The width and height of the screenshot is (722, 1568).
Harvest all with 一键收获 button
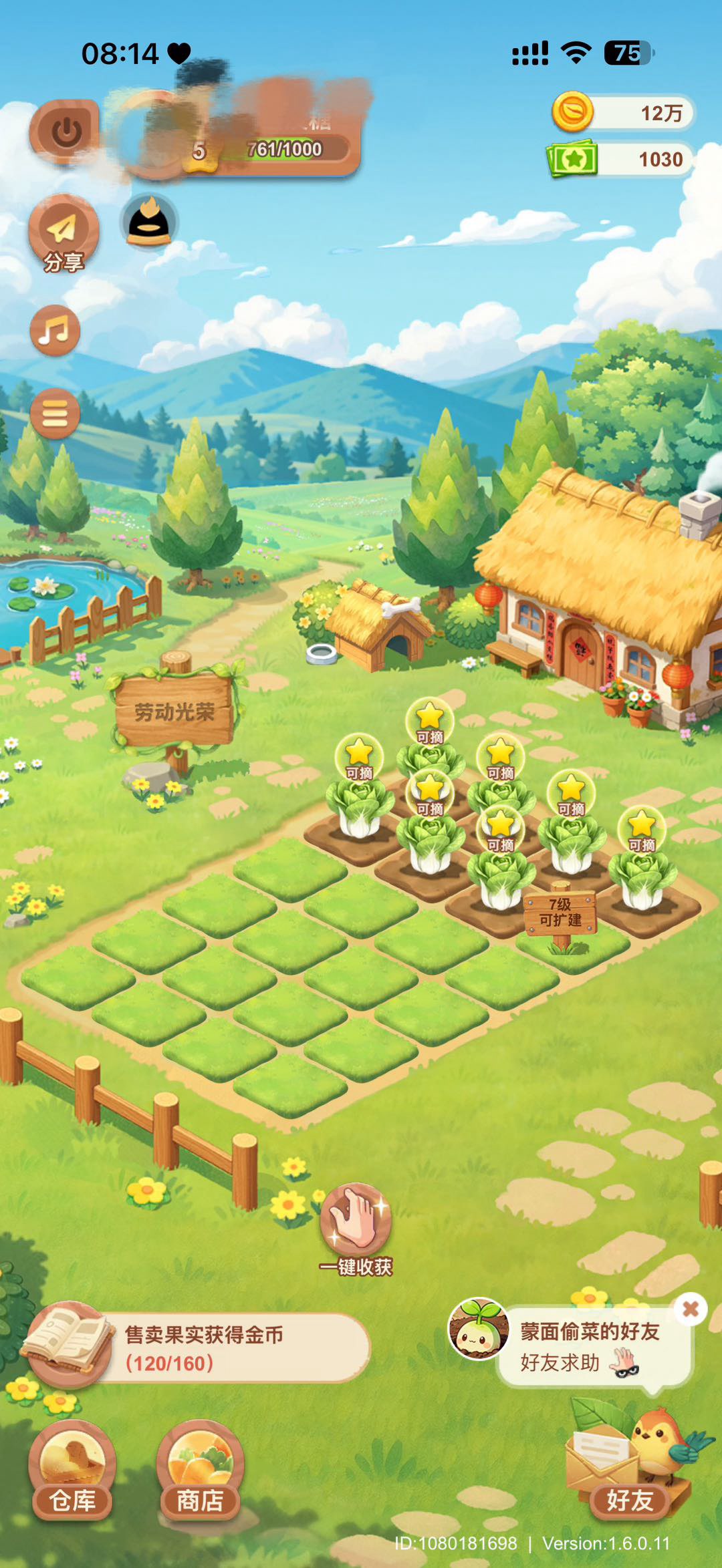pos(356,1228)
